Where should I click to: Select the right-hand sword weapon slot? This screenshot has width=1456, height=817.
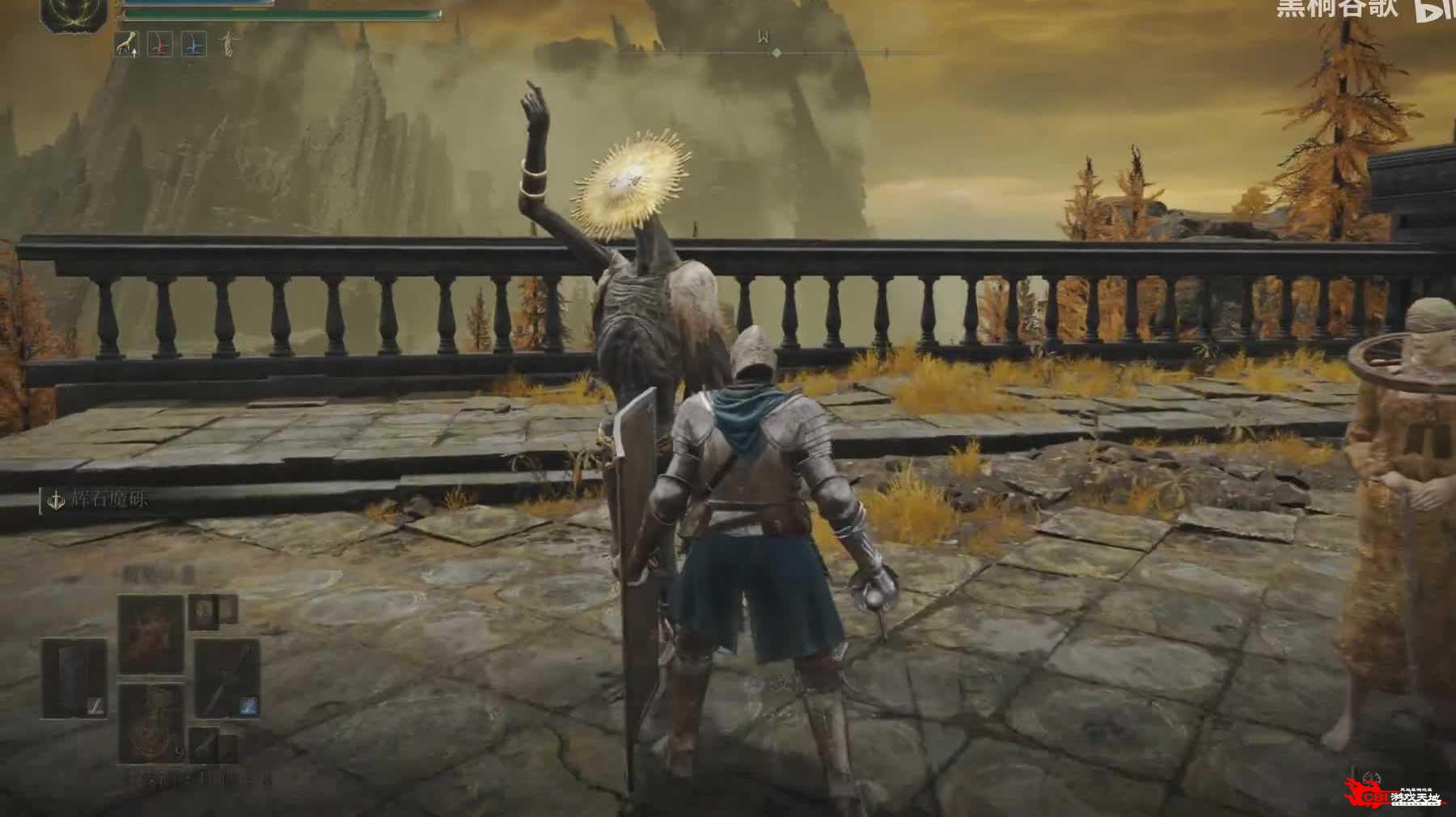pyautogui.click(x=227, y=678)
